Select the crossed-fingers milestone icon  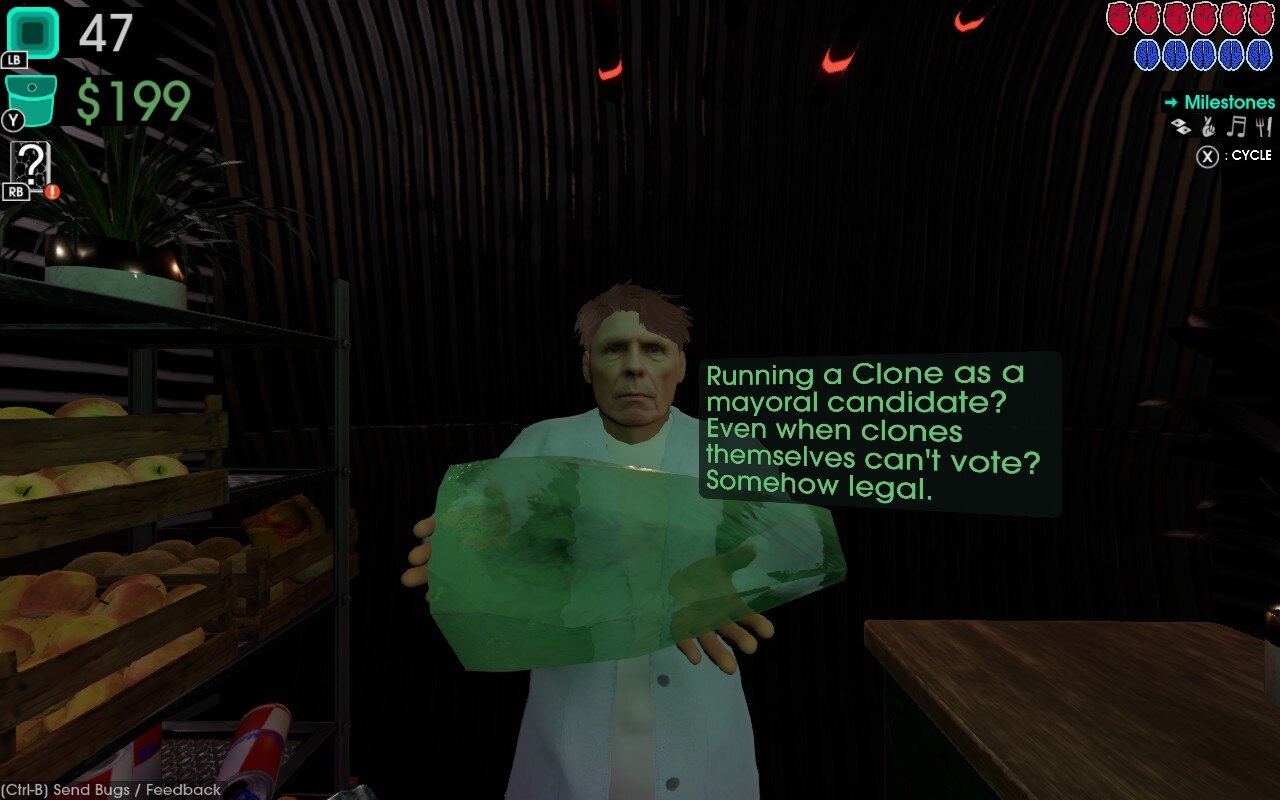pos(1208,126)
